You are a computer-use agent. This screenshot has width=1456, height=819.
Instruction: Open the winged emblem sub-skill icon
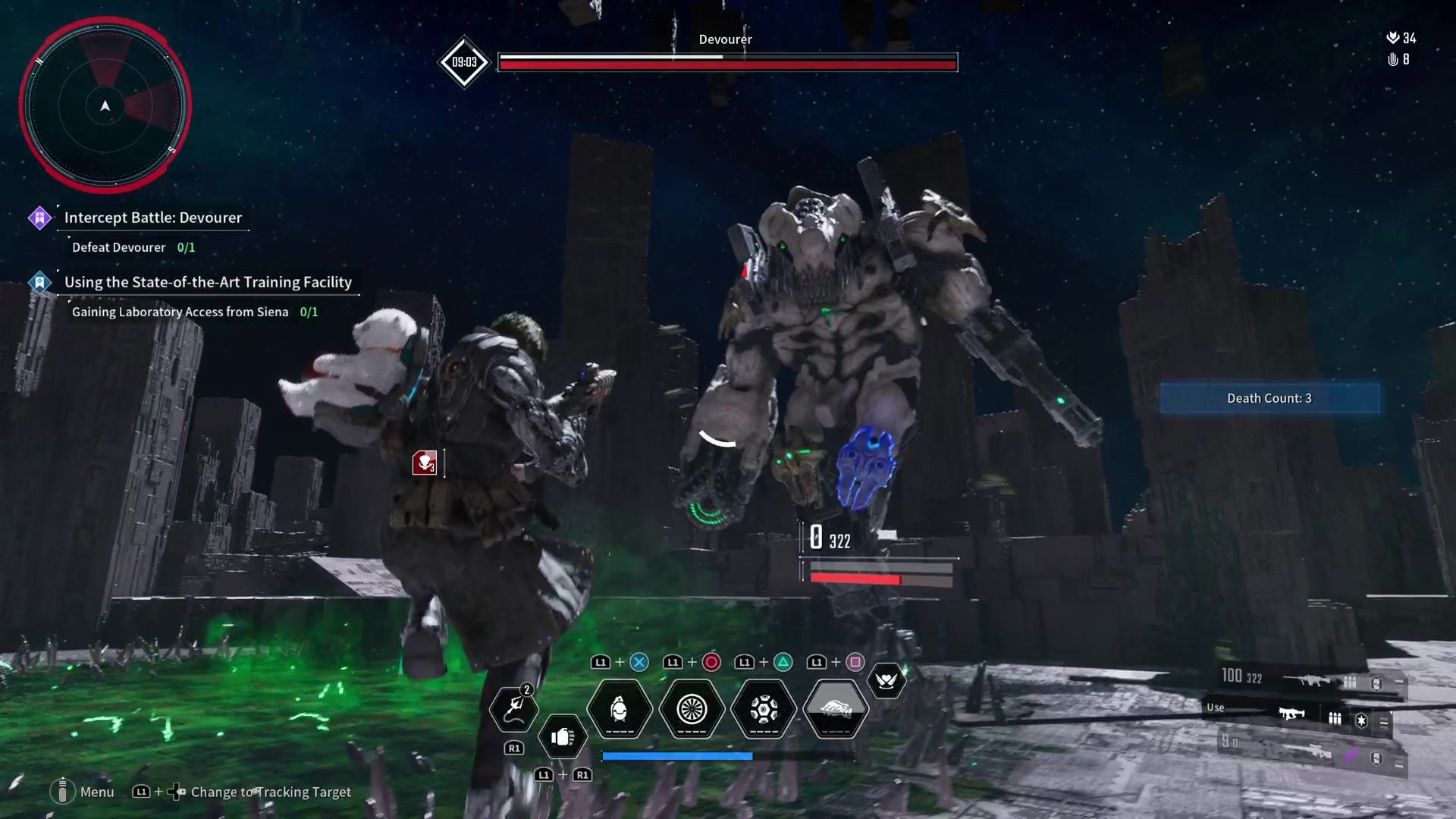[x=886, y=680]
